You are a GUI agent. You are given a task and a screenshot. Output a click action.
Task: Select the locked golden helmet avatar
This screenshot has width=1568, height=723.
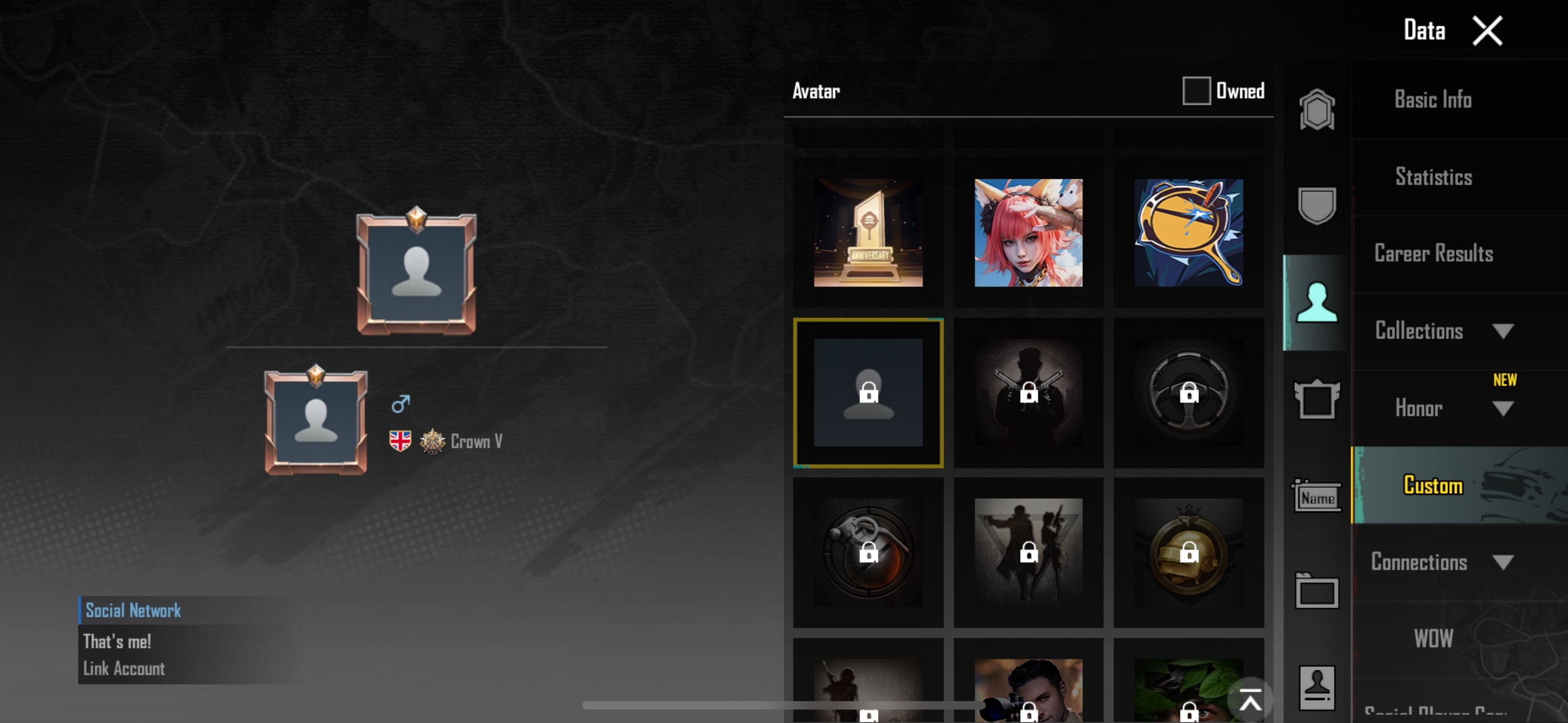[1188, 553]
